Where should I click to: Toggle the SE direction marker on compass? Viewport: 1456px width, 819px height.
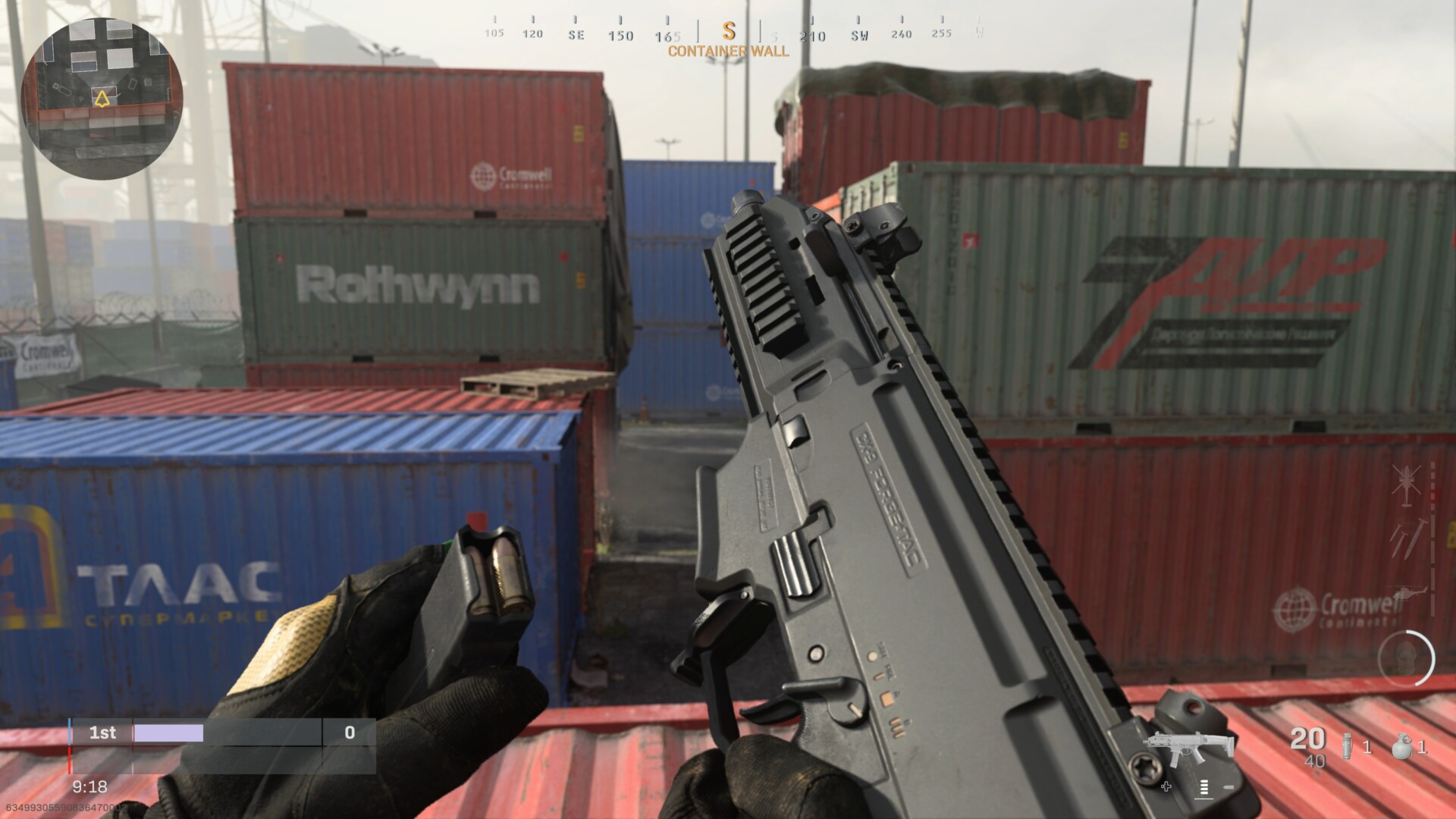point(576,33)
